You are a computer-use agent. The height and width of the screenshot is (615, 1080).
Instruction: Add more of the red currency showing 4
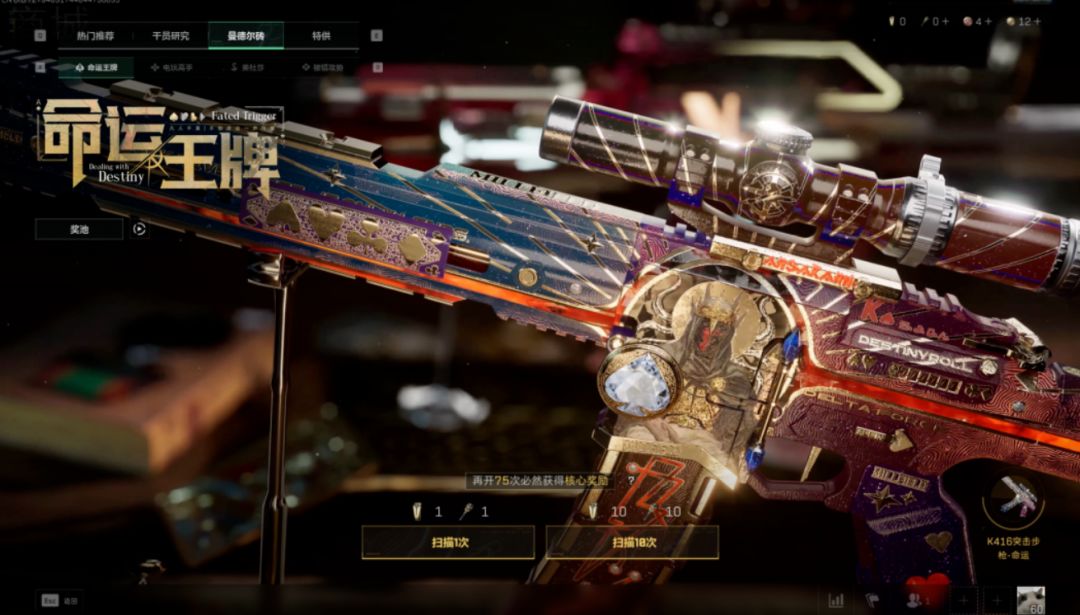(989, 21)
